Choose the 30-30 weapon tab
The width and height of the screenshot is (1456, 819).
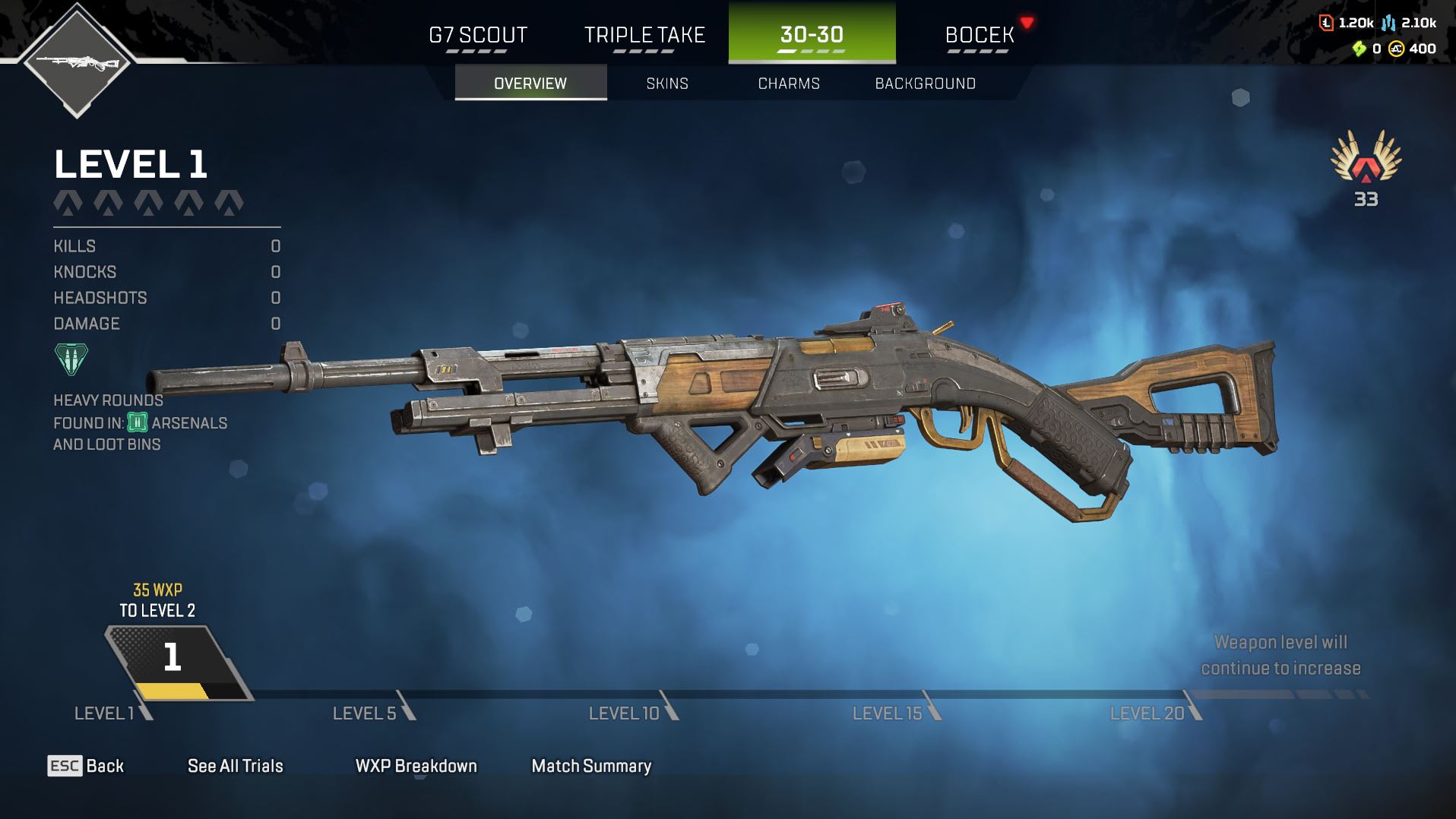[x=812, y=35]
